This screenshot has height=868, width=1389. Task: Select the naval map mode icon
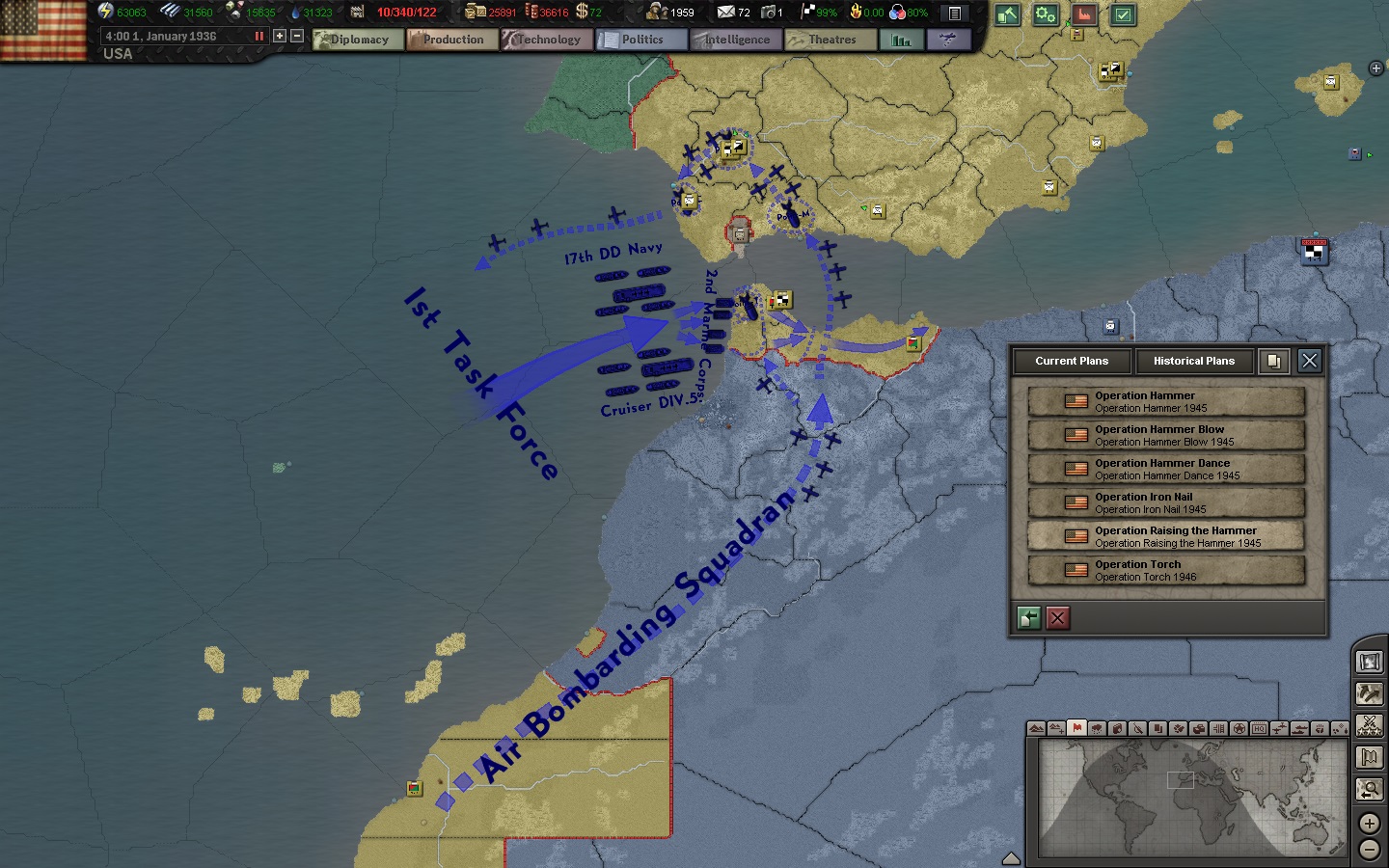[1301, 729]
